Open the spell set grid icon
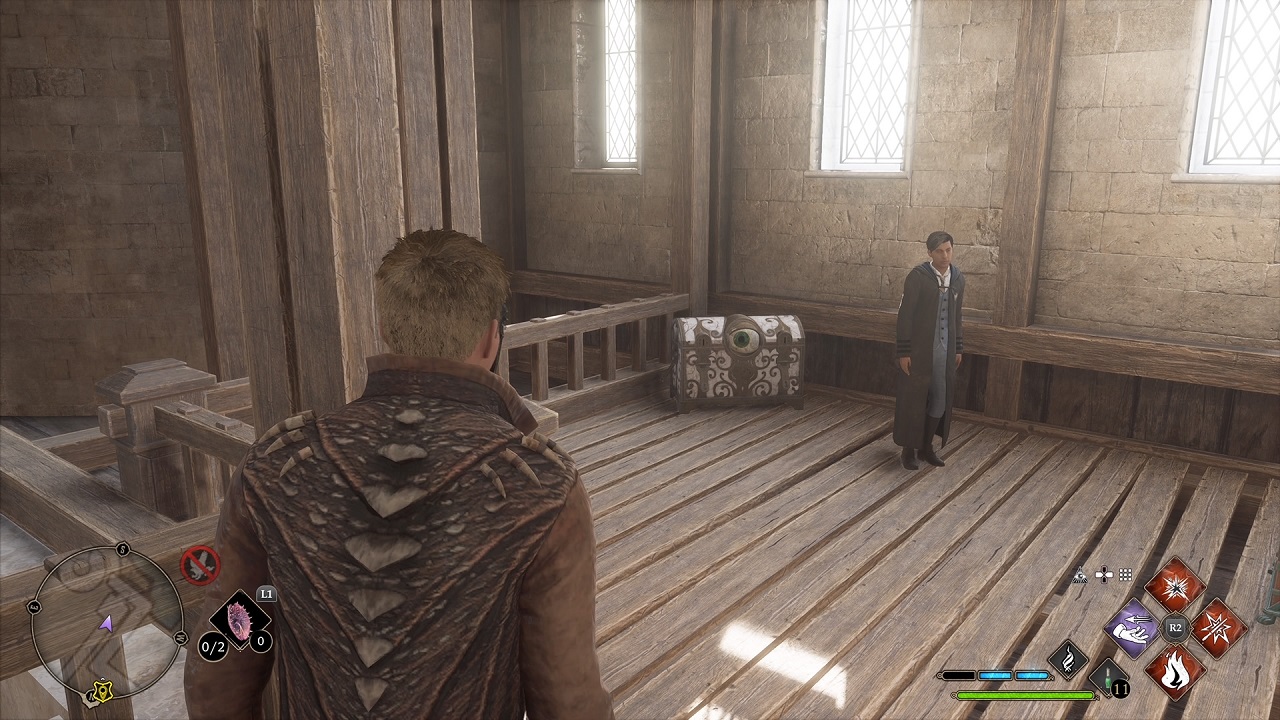Image resolution: width=1280 pixels, height=720 pixels. (1125, 576)
